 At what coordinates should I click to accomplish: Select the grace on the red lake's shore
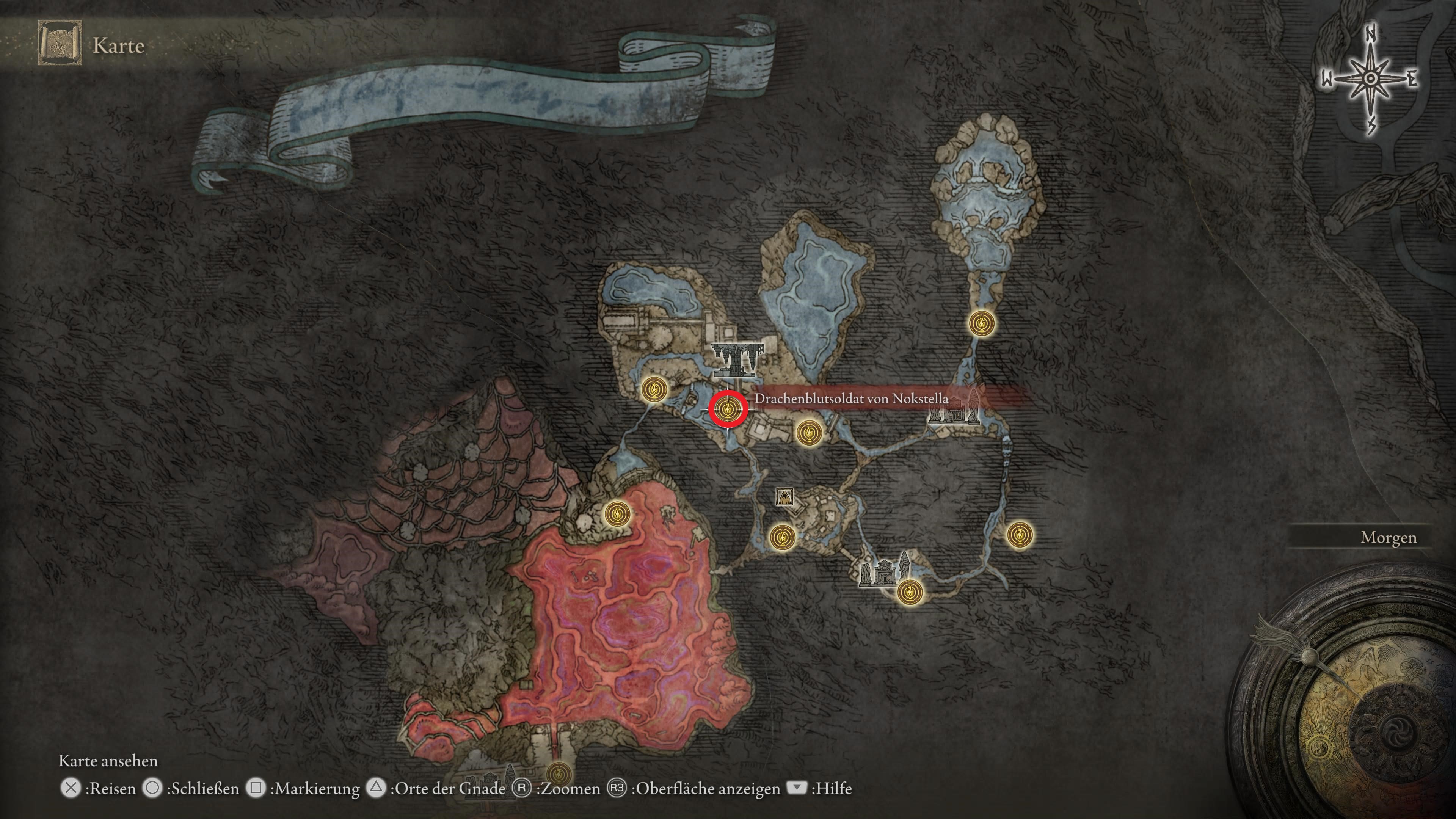617,515
